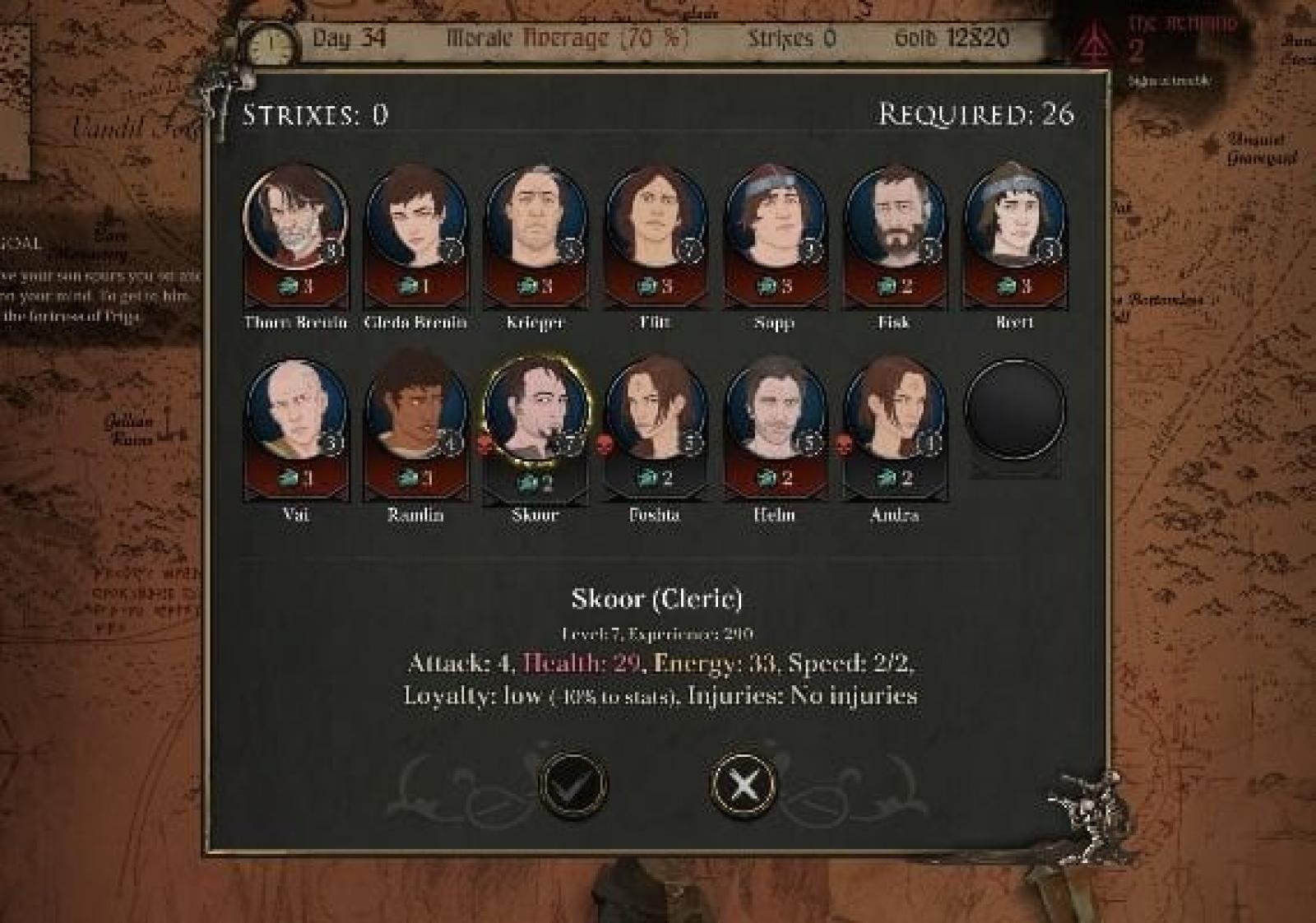Choose Sapp's portrait
The width and height of the screenshot is (1316, 923).
point(775,217)
